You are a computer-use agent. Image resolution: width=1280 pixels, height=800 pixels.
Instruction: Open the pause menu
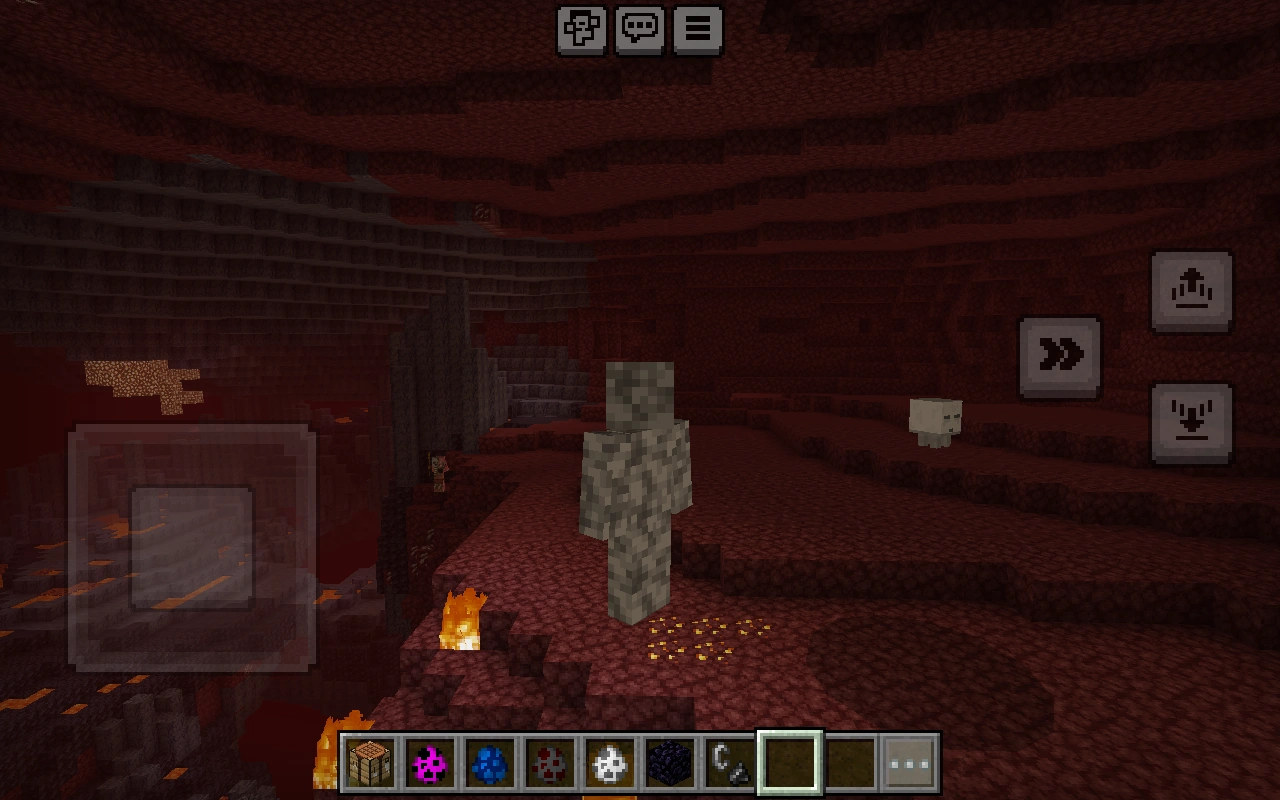pos(697,29)
